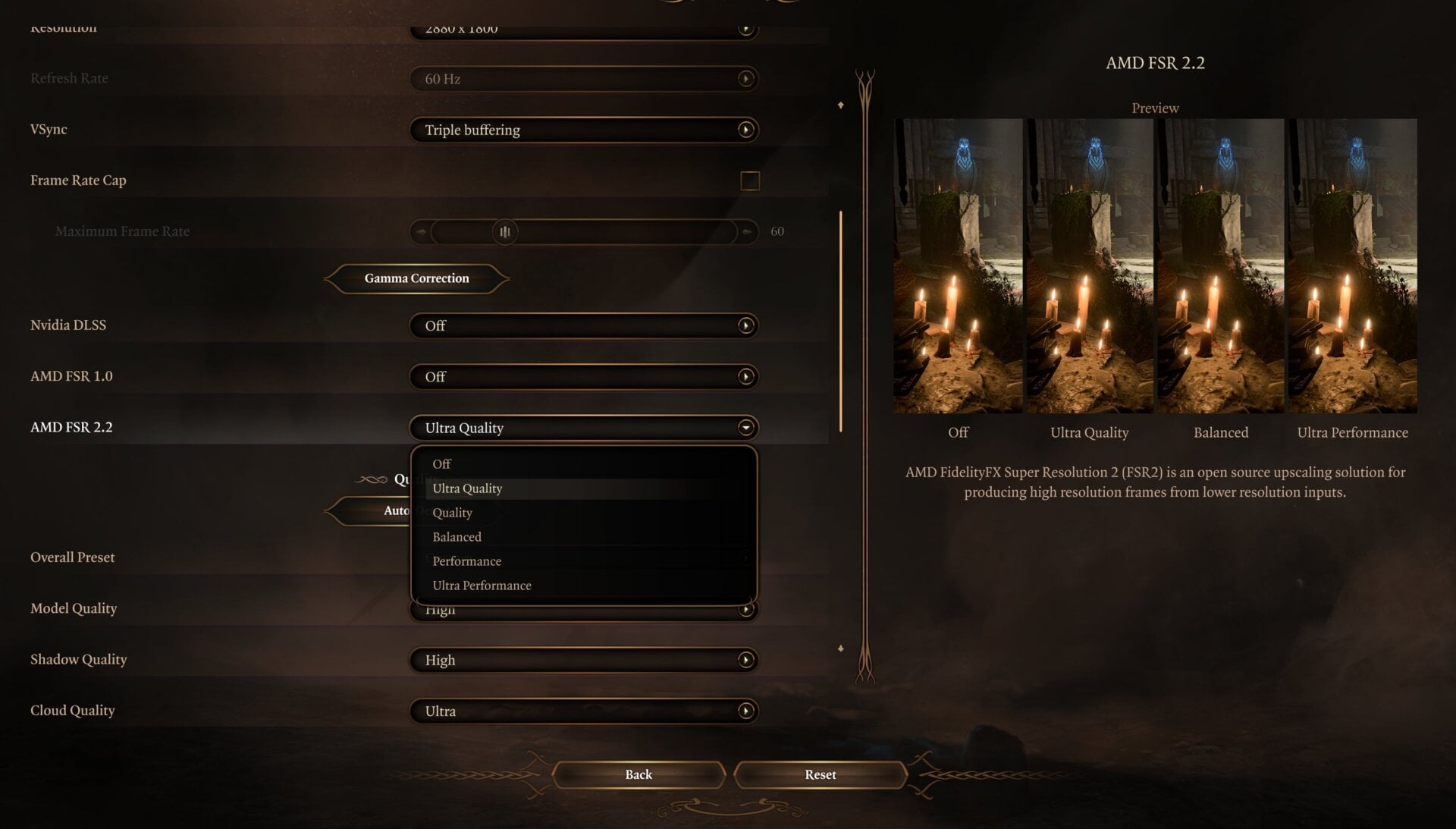Open Gamma Correction settings

416,278
